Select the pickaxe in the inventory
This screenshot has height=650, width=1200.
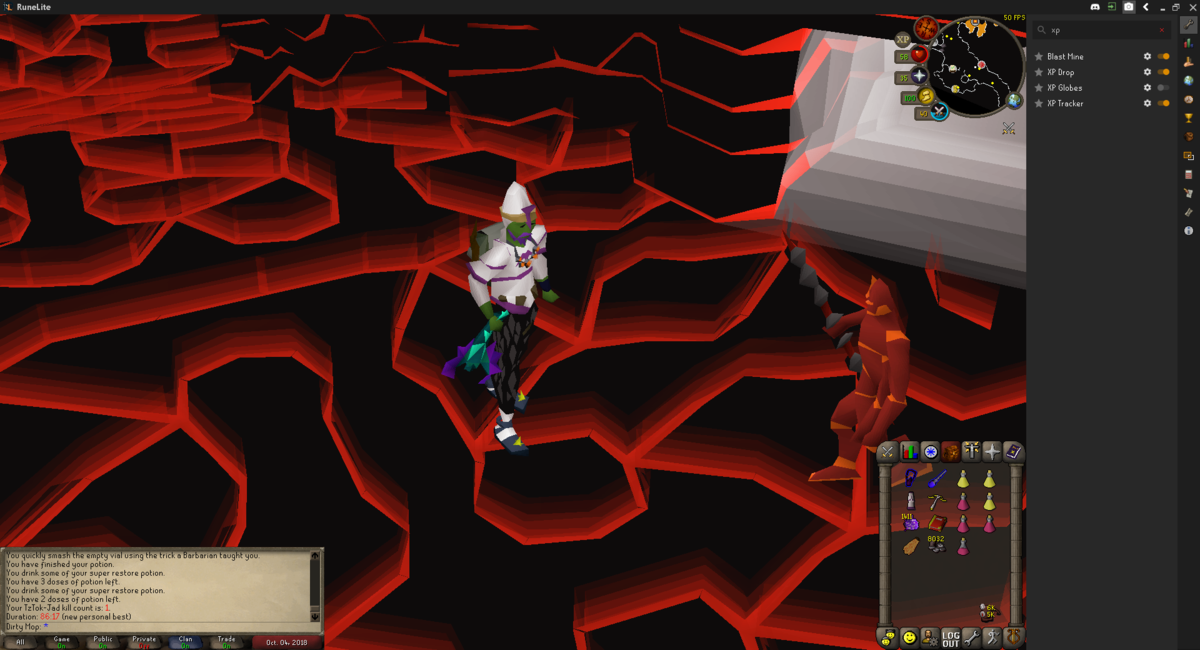936,501
